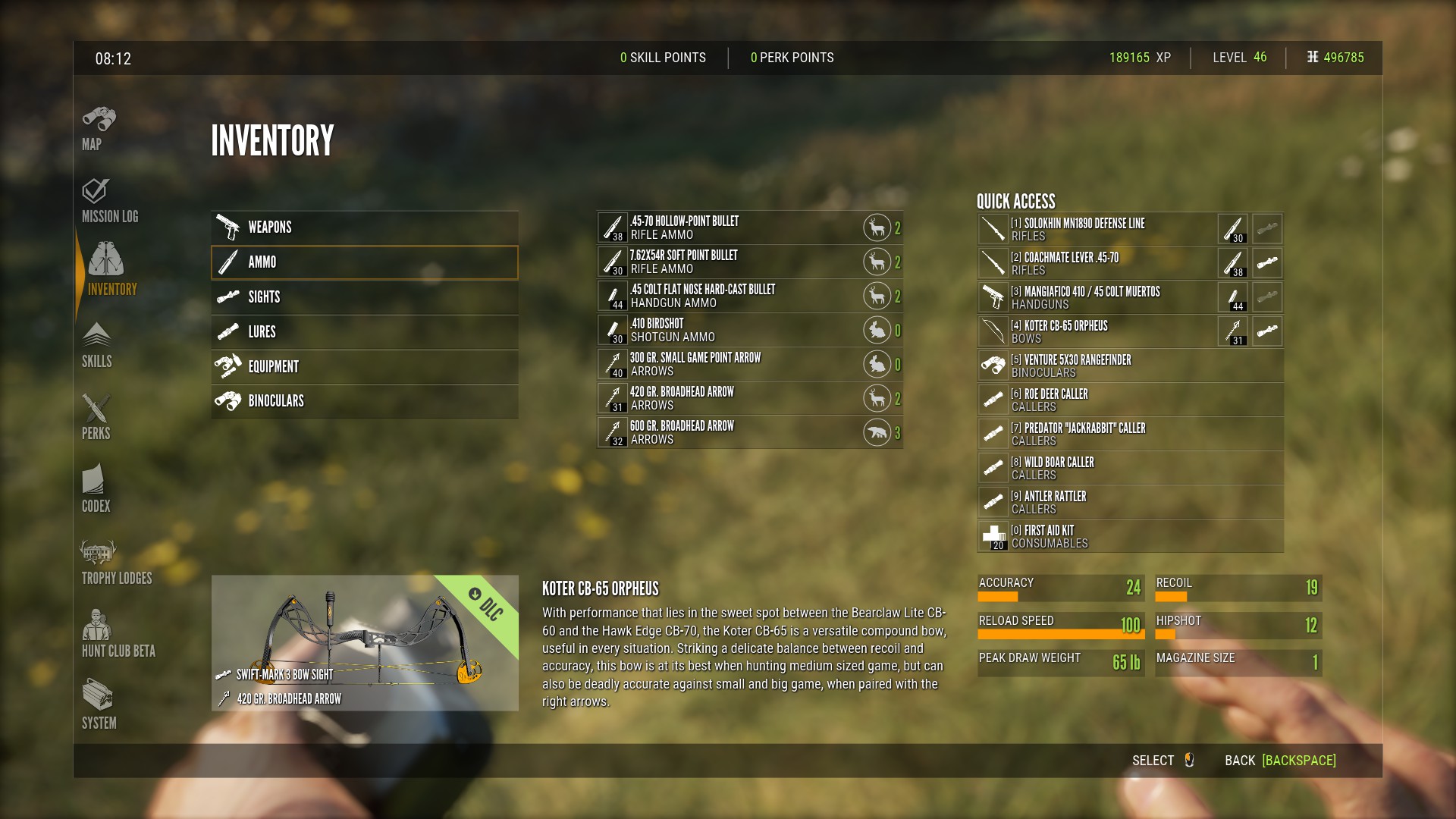Select the Equipment category

[x=364, y=367]
